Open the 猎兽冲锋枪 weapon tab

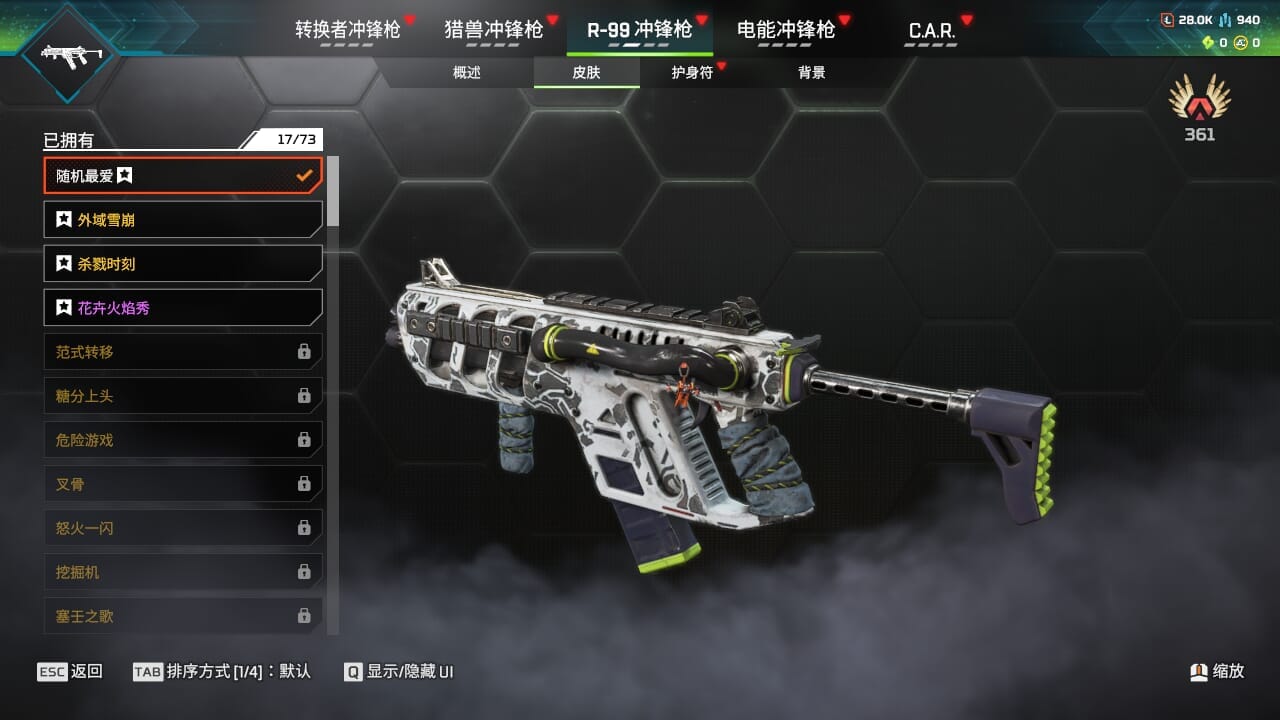[493, 30]
